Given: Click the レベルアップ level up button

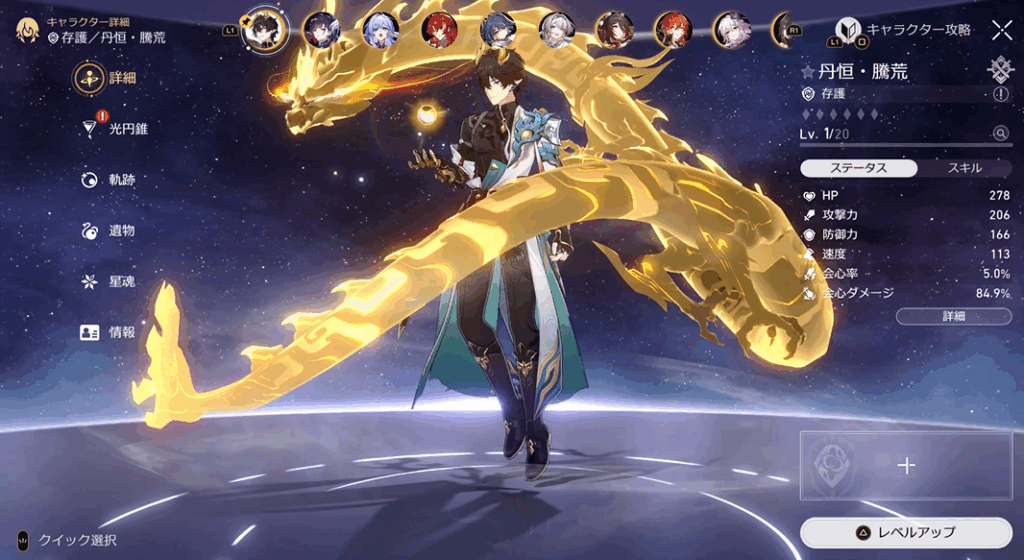Looking at the screenshot, I should 906,532.
